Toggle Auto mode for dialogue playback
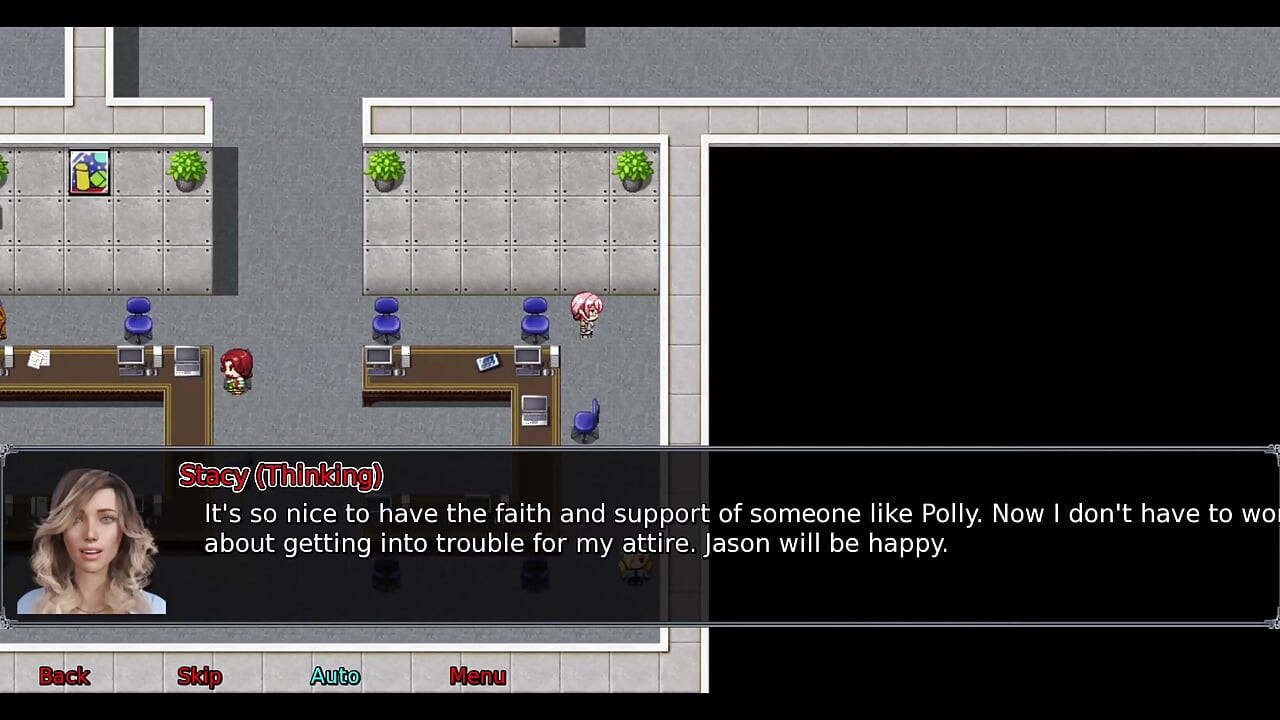The width and height of the screenshot is (1280, 720). 334,676
